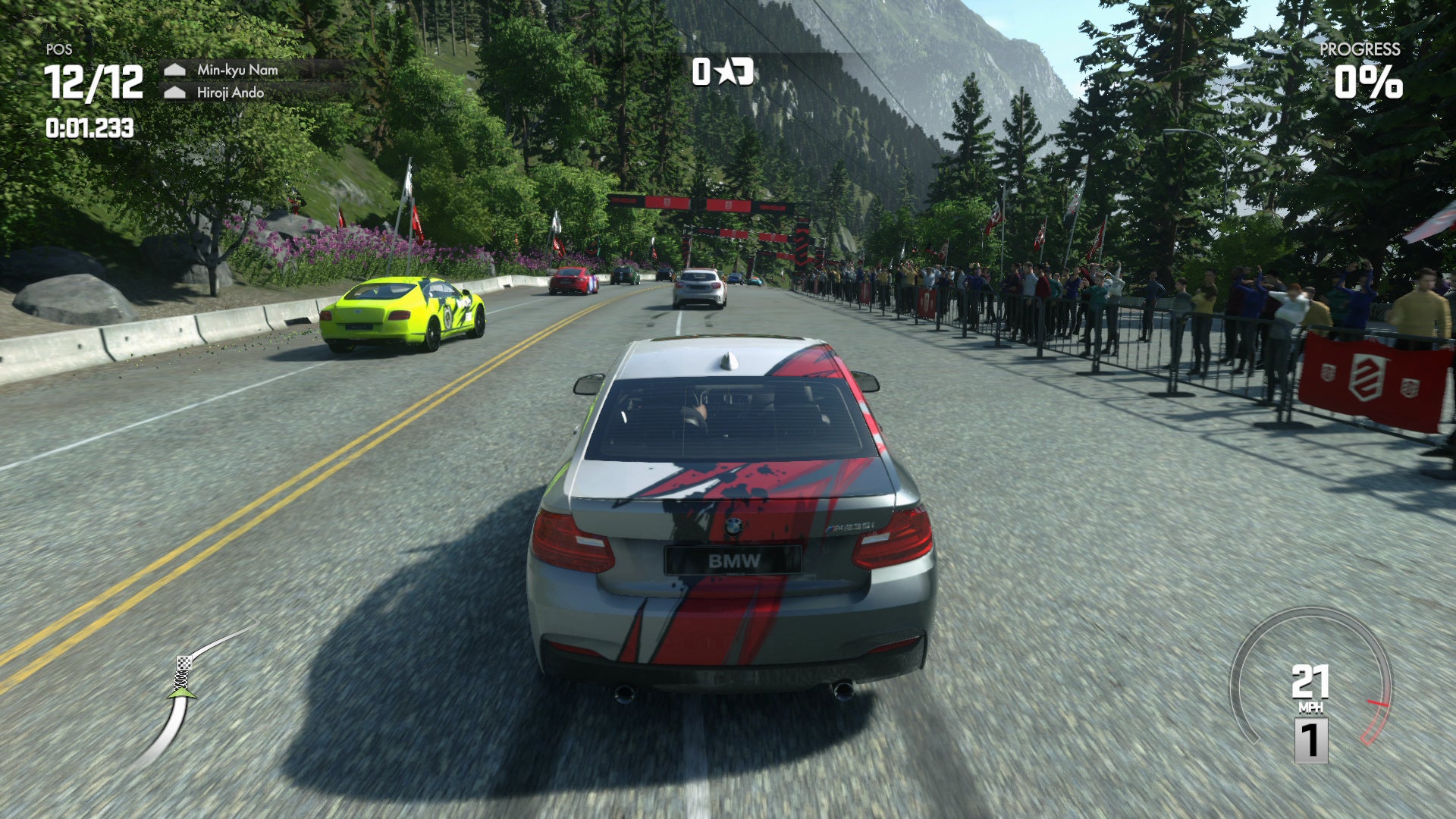Image resolution: width=1456 pixels, height=819 pixels.
Task: Click the star fame points icon
Action: [x=726, y=72]
